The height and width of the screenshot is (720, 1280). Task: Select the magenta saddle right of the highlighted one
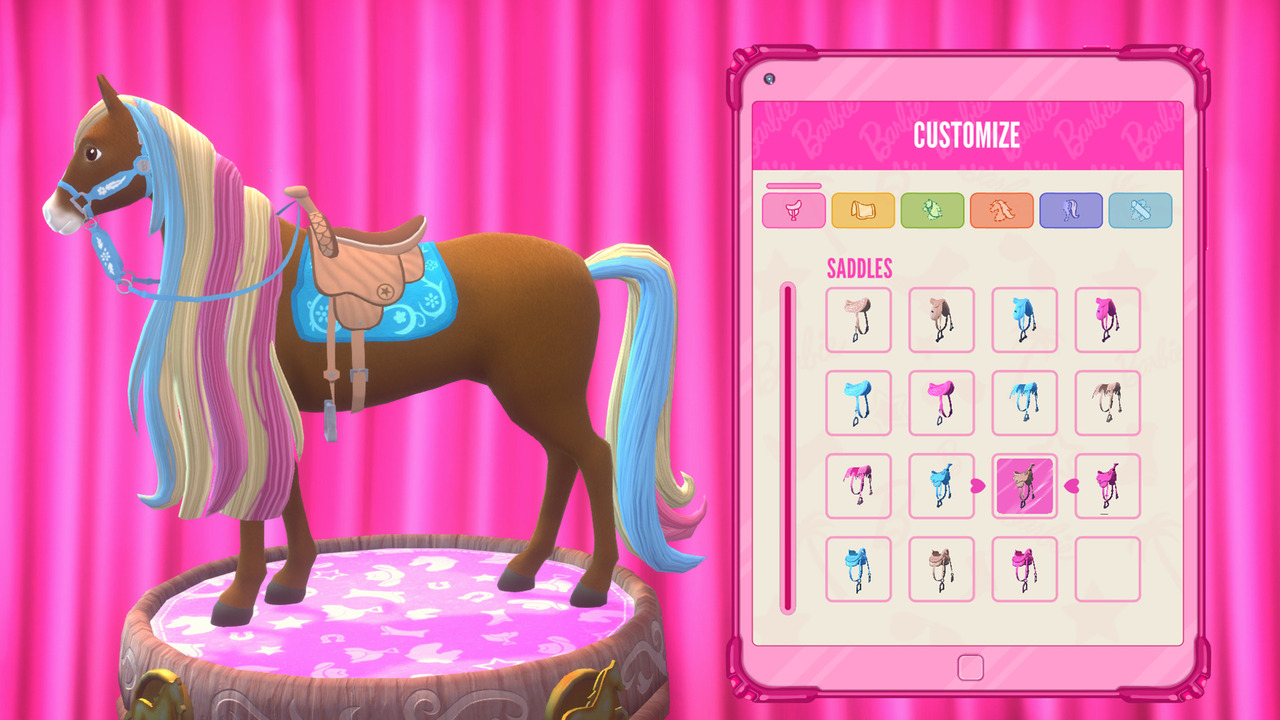click(1107, 486)
